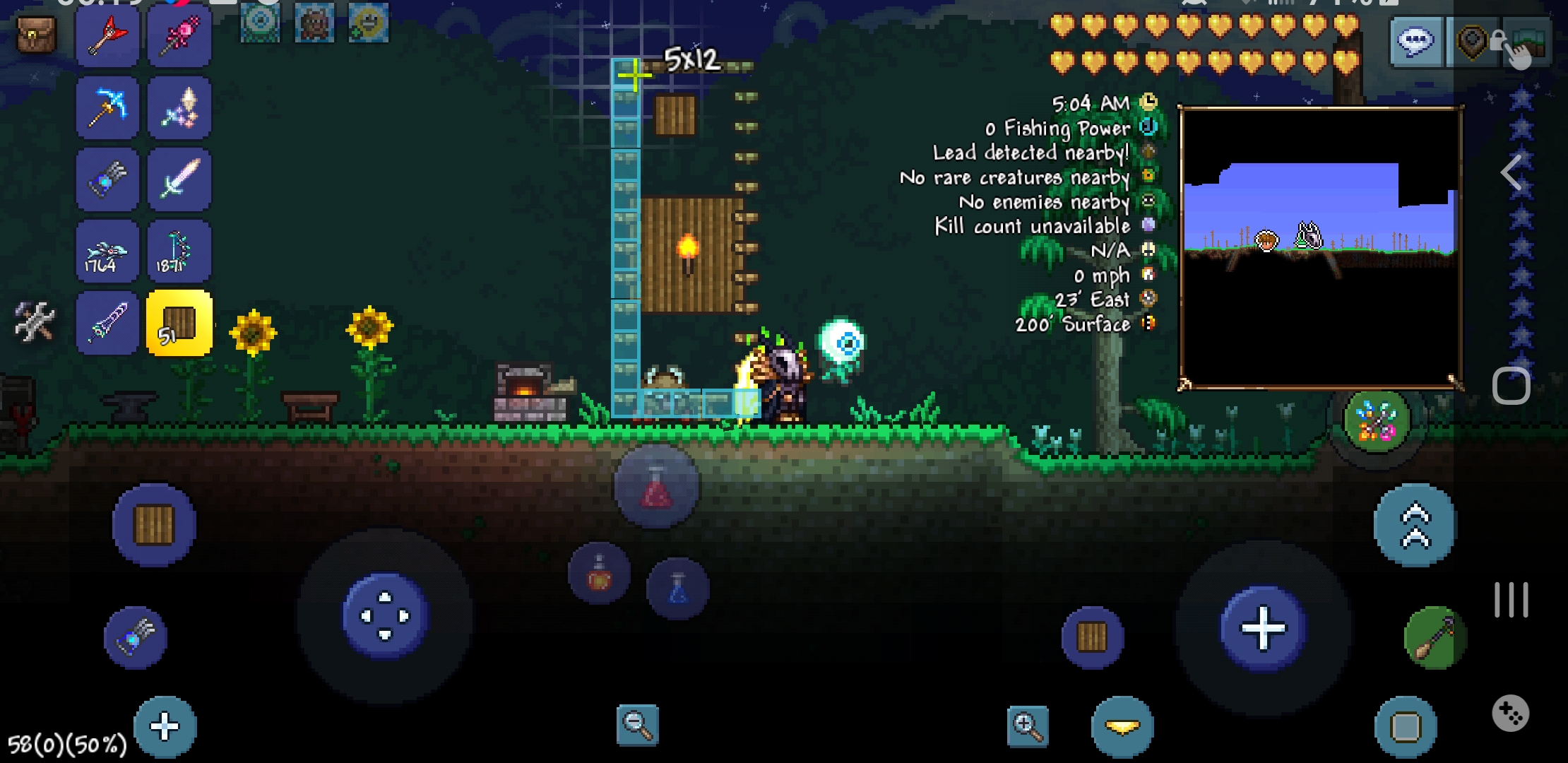Screen dimensions: 1568x763
Task: Activate the grappling hook button
Action: (x=1435, y=638)
